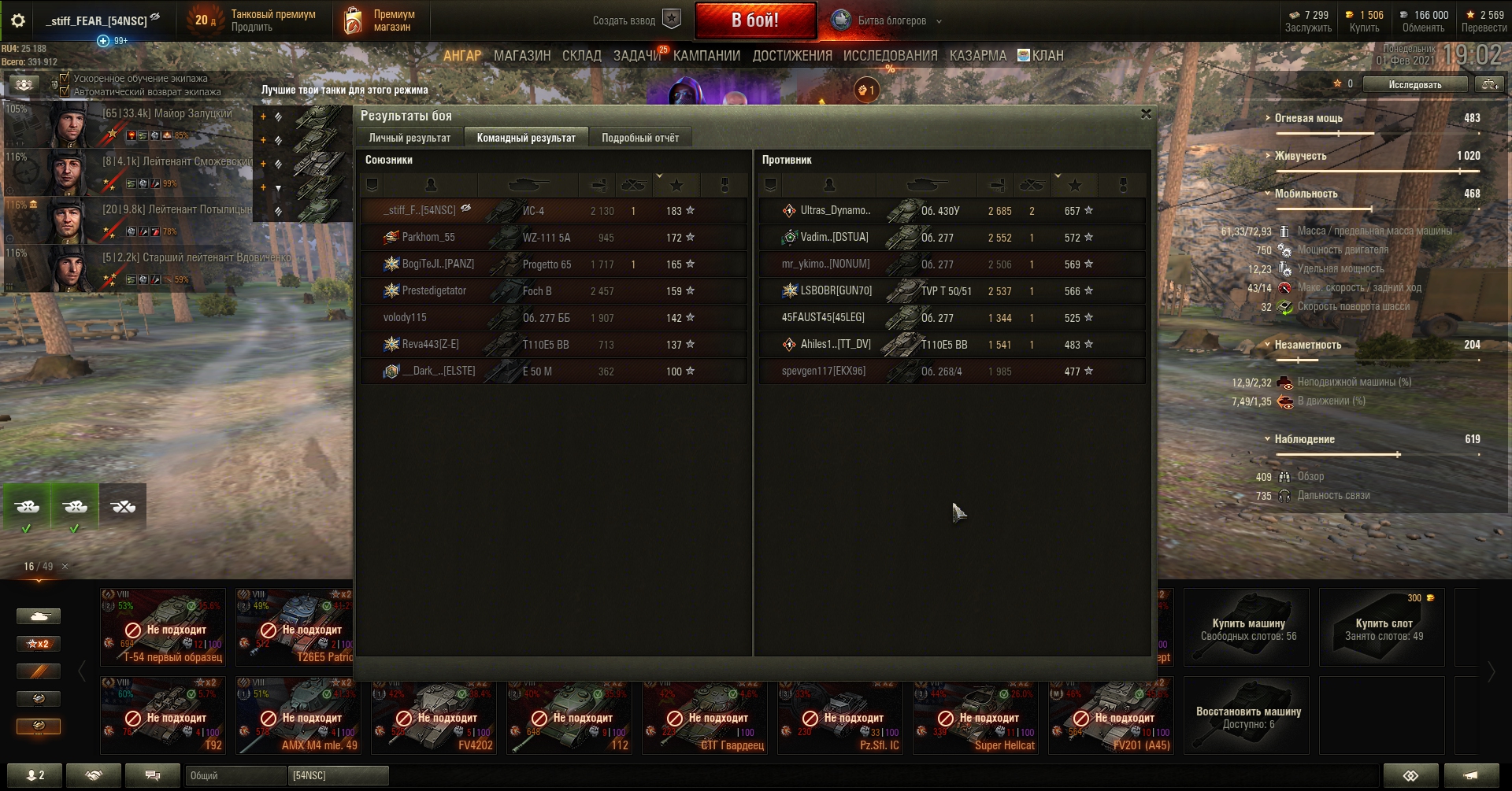Open game settings gear icon
The height and width of the screenshot is (791, 1512).
[x=17, y=20]
